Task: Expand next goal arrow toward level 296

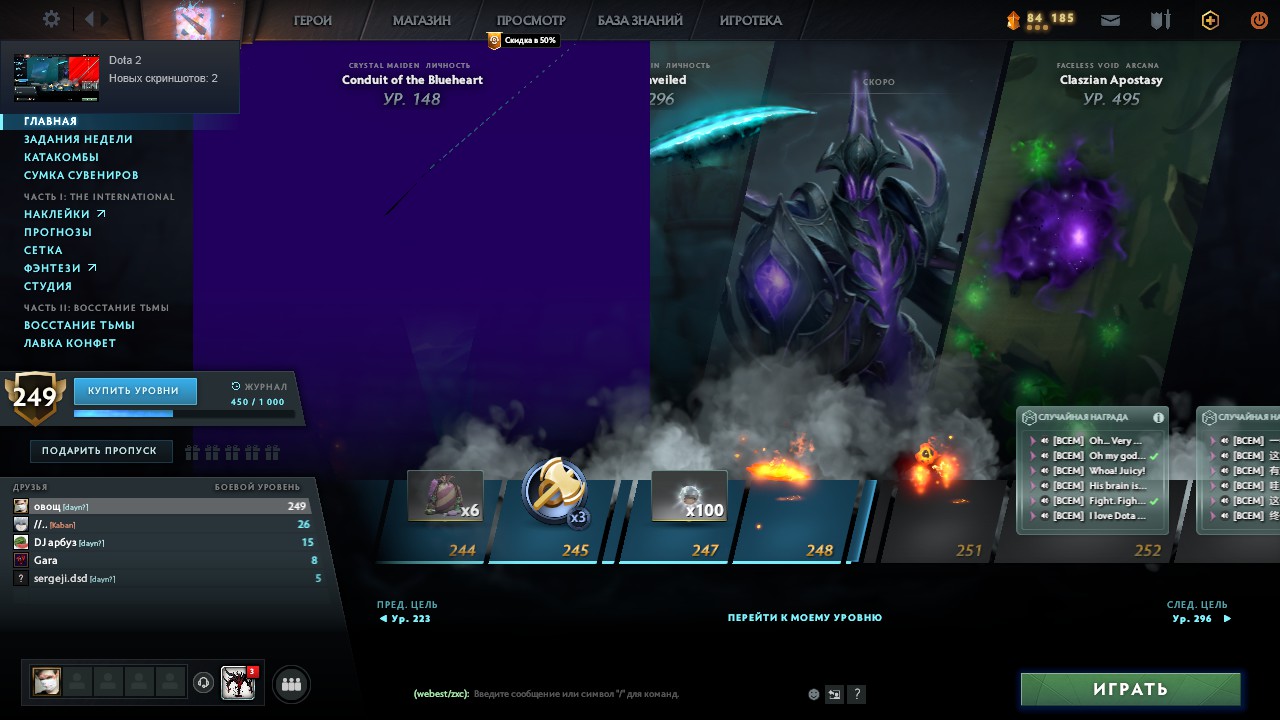Action: pos(1228,618)
